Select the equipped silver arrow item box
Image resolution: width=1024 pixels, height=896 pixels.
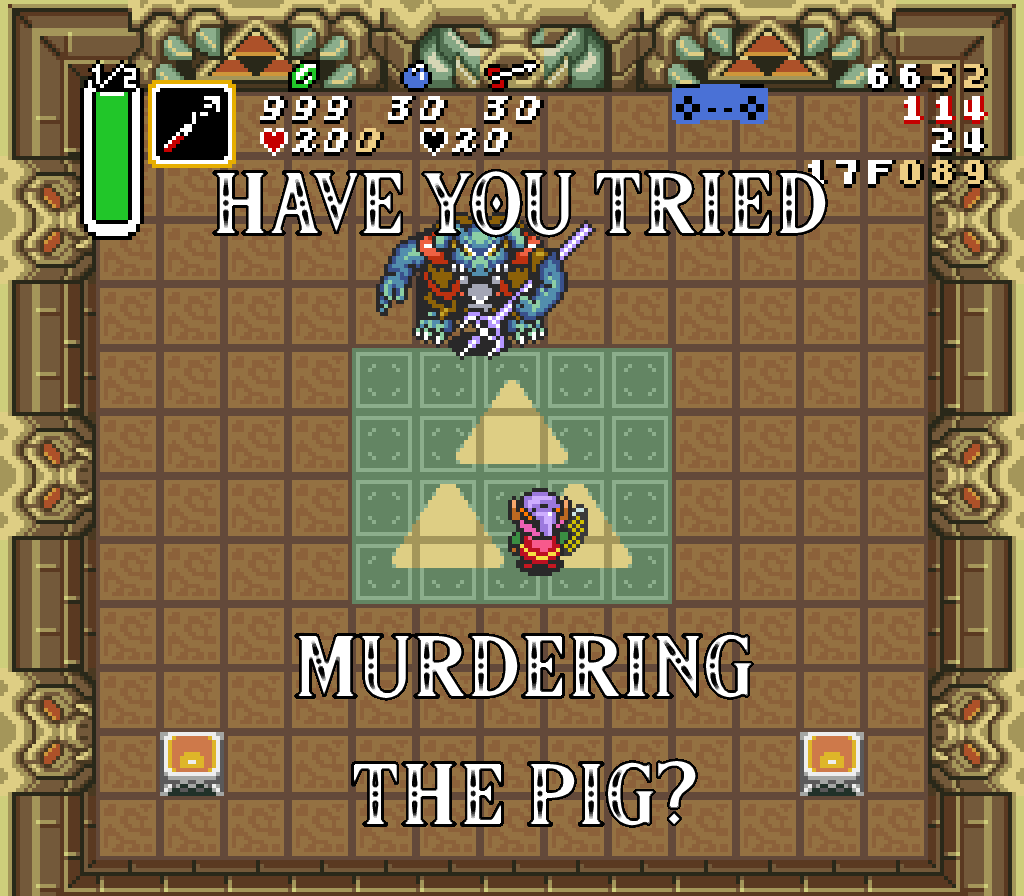click(192, 124)
